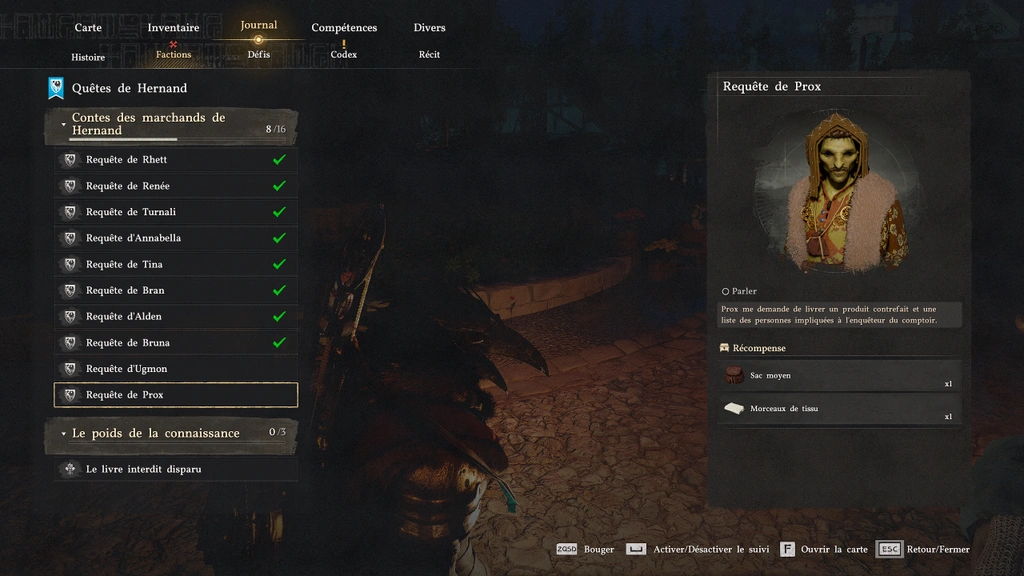Open the Carte tab
The height and width of the screenshot is (576, 1024).
(88, 28)
